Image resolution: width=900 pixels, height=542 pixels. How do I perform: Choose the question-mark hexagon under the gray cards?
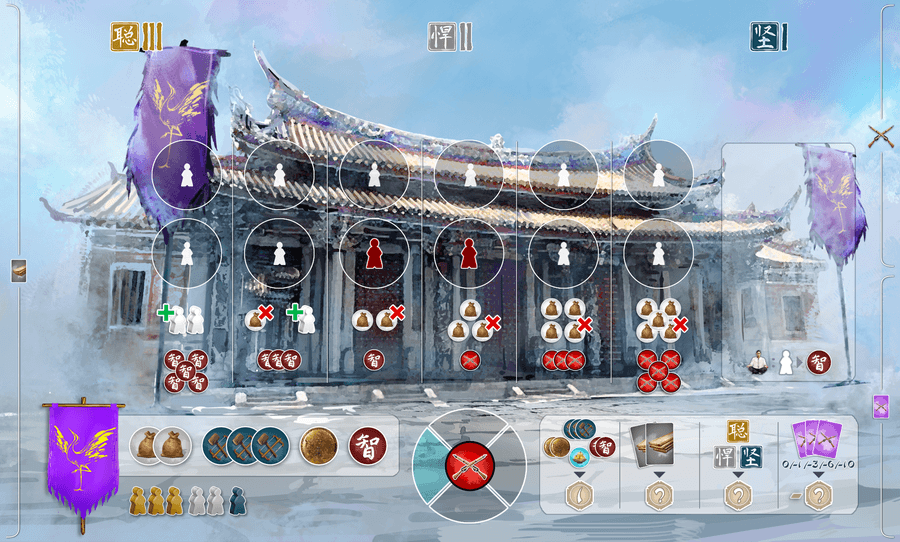pyautogui.click(x=658, y=493)
